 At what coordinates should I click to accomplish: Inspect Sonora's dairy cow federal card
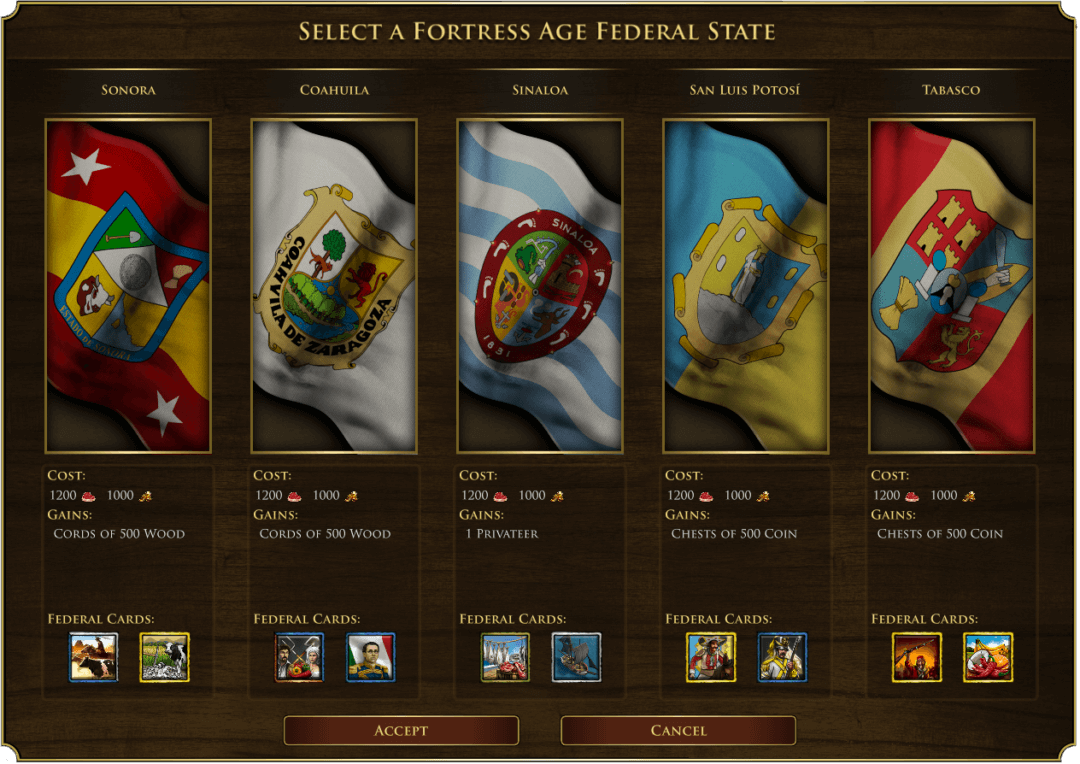(x=165, y=657)
